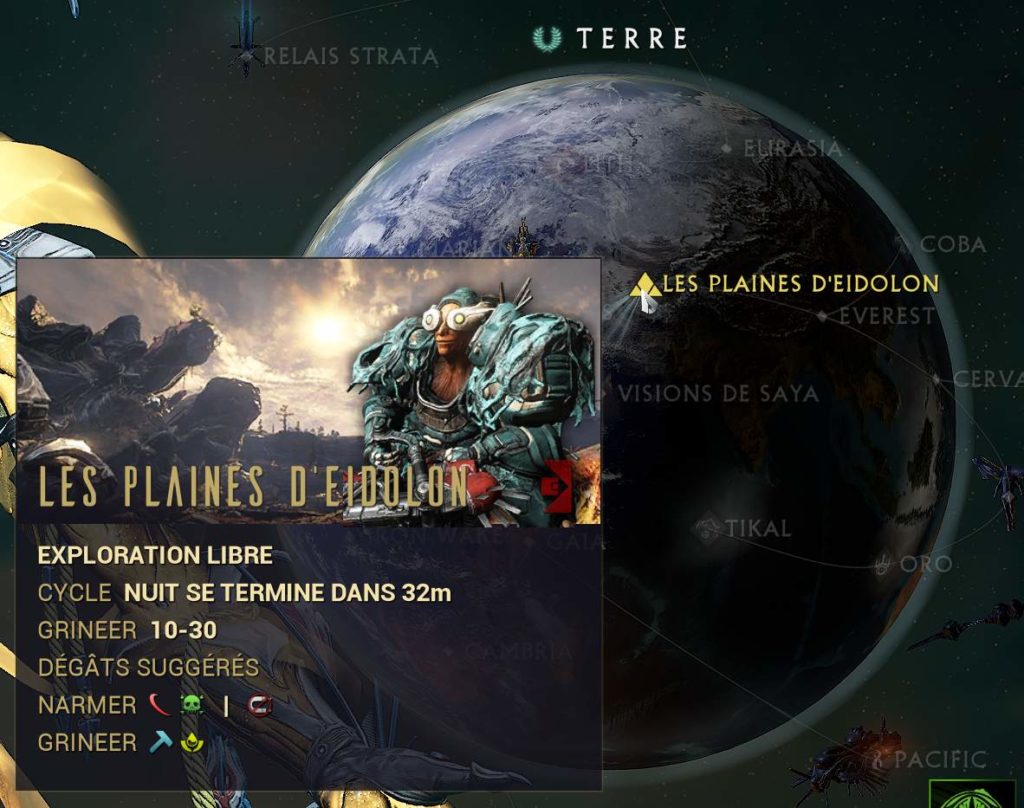The image size is (1024, 808).
Task: Select the Coba mission node
Action: click(902, 243)
